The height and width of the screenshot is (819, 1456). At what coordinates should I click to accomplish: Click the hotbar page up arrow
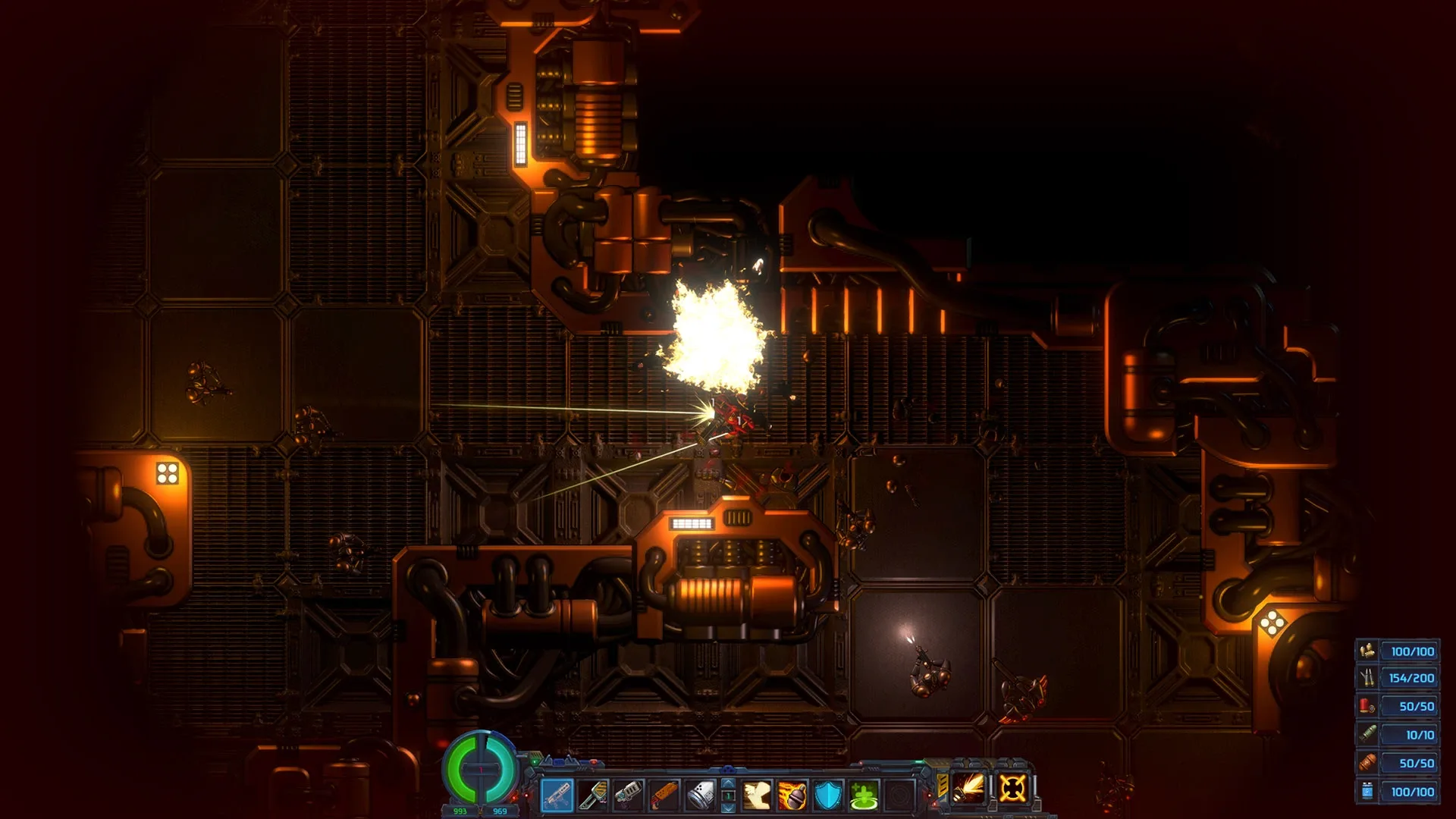(x=728, y=784)
